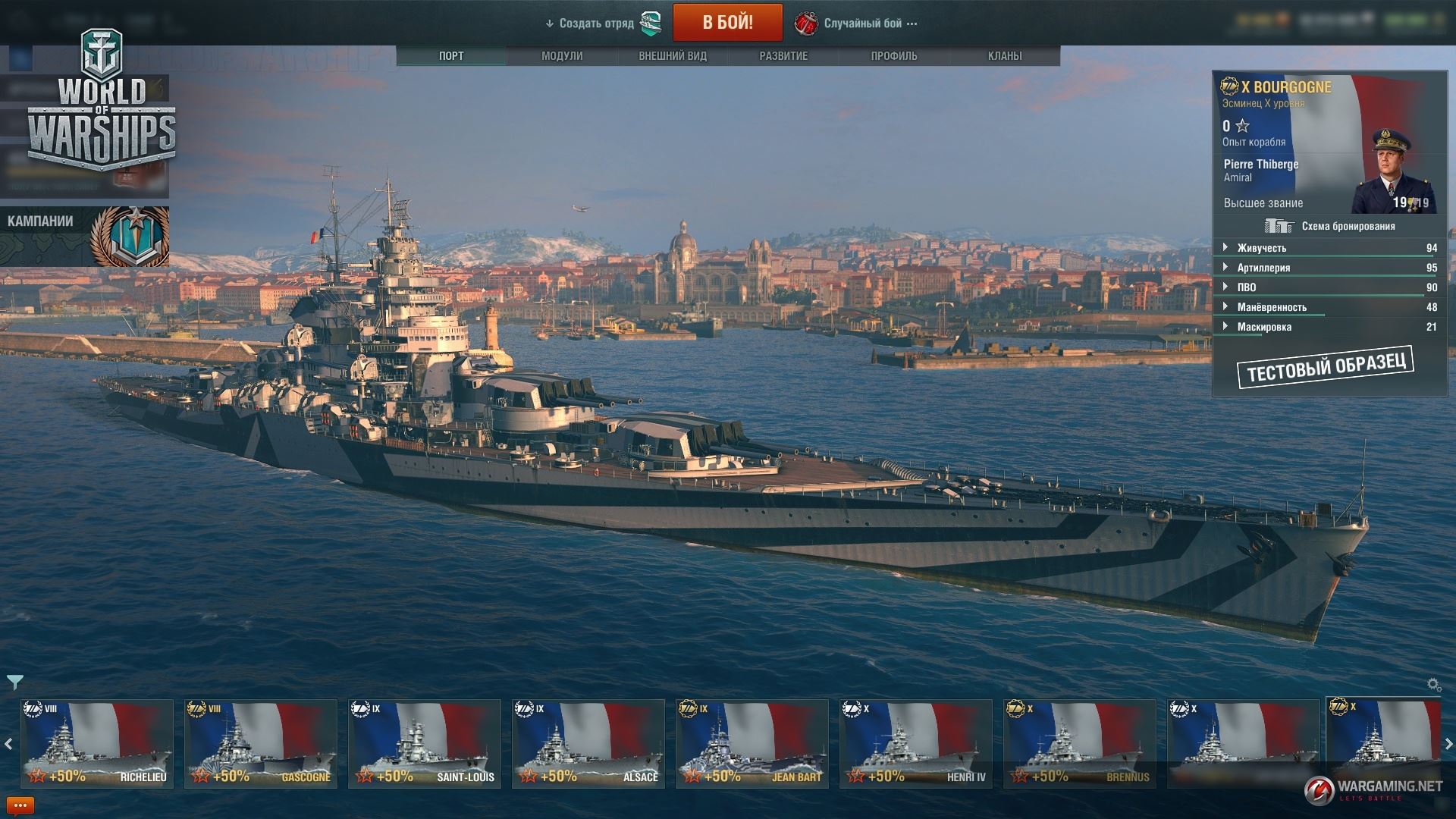Show the ПРОФИЛЬ tab
The height and width of the screenshot is (819, 1456).
[x=894, y=56]
